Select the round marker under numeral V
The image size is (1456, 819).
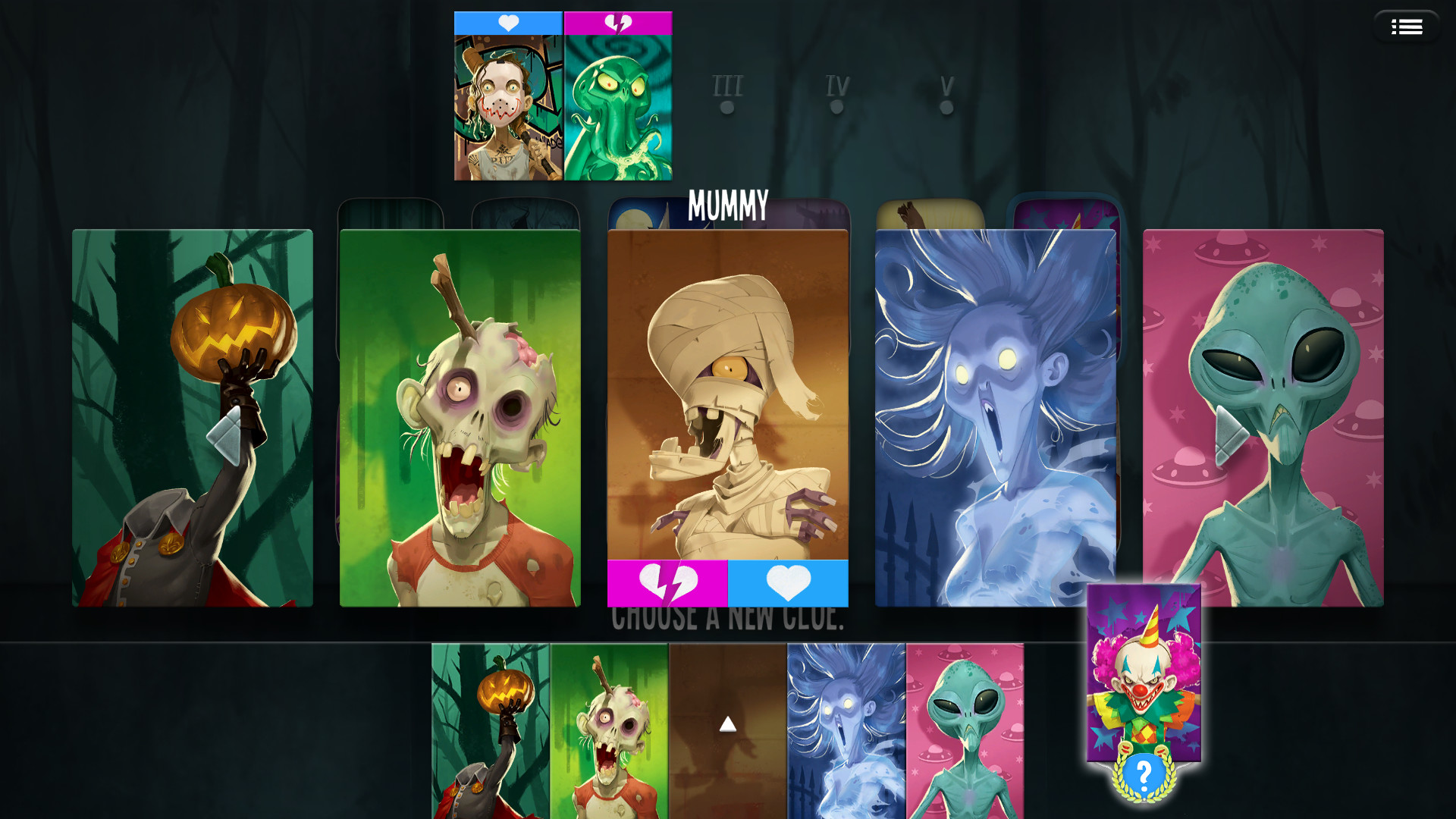[x=945, y=107]
